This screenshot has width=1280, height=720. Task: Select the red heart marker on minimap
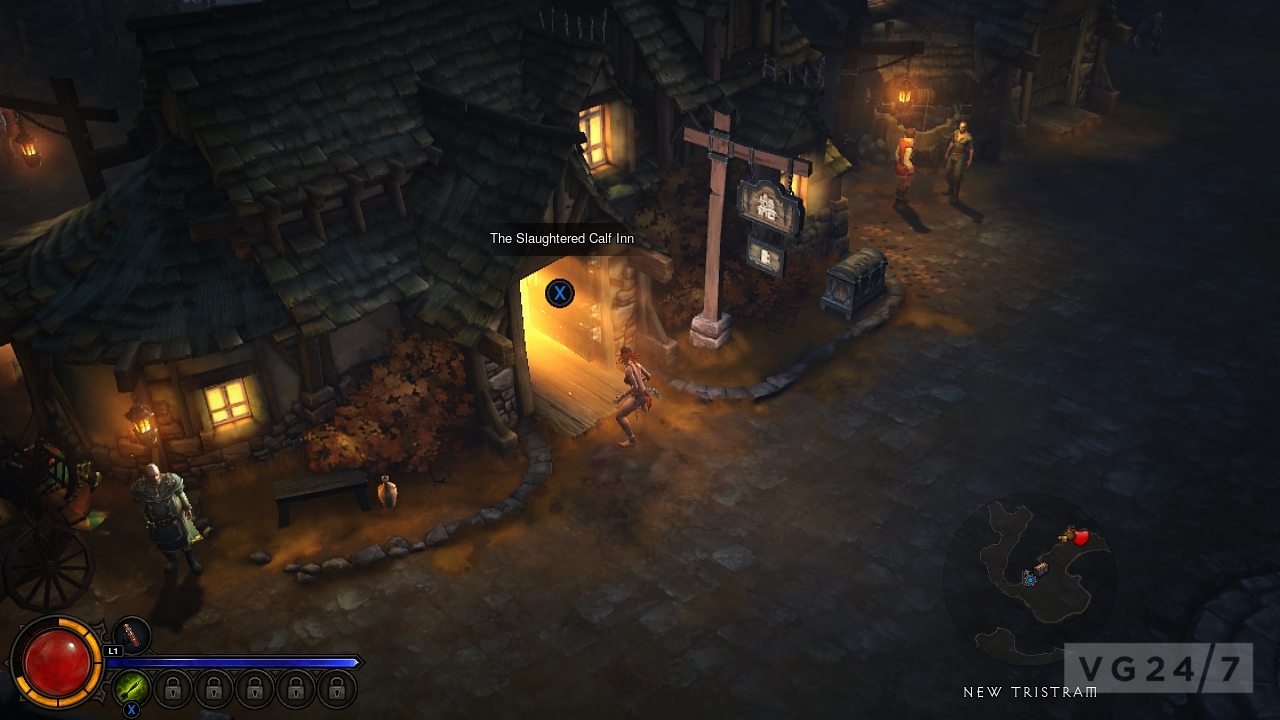[x=1081, y=538]
